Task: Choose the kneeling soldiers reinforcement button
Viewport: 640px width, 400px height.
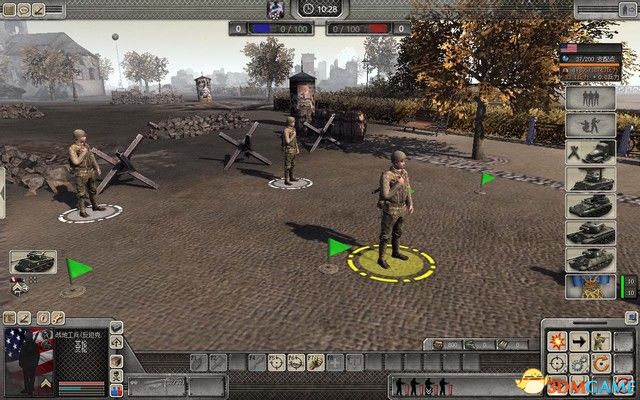Action: point(590,126)
